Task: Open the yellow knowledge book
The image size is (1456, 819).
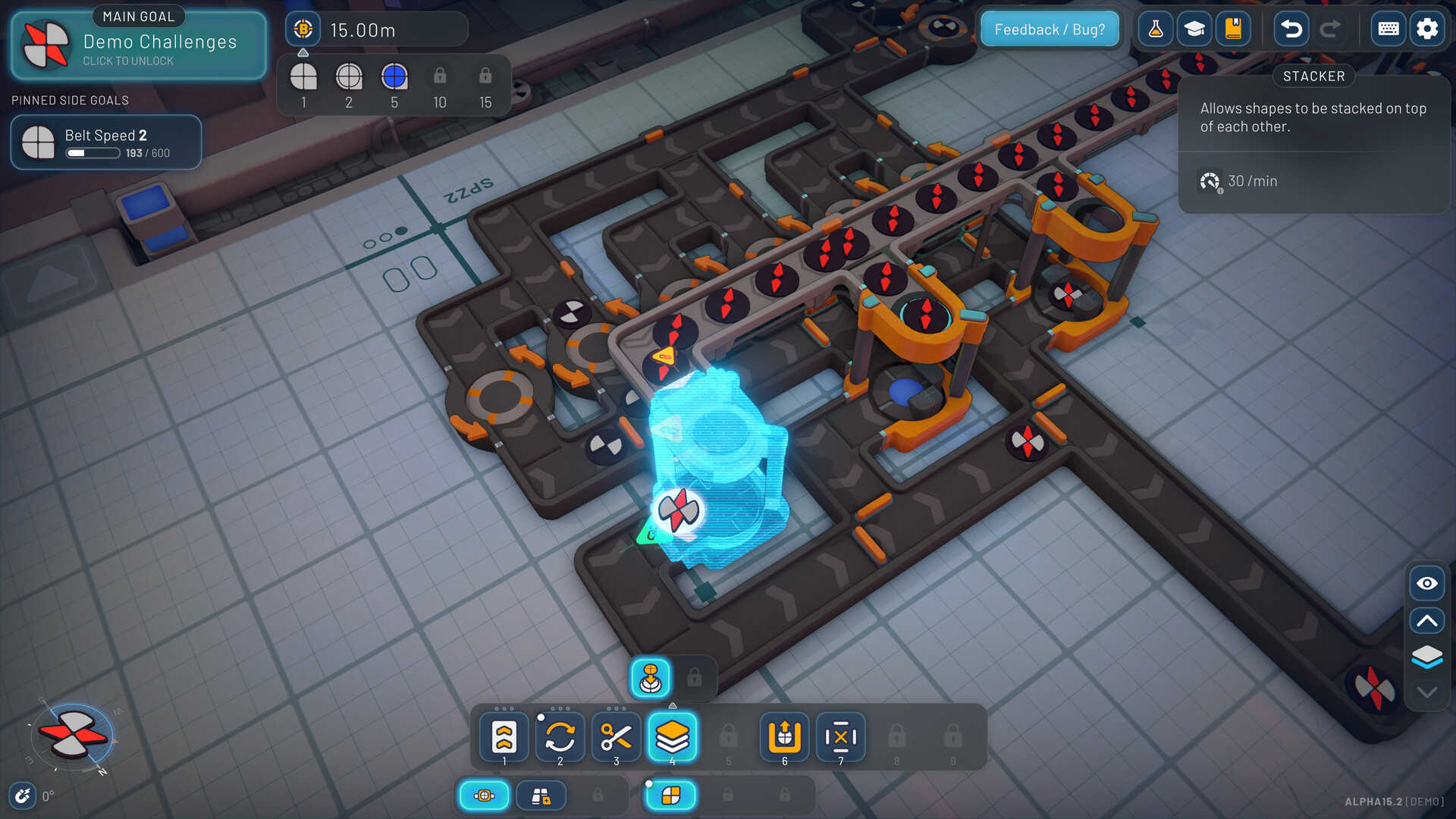Action: (1233, 28)
